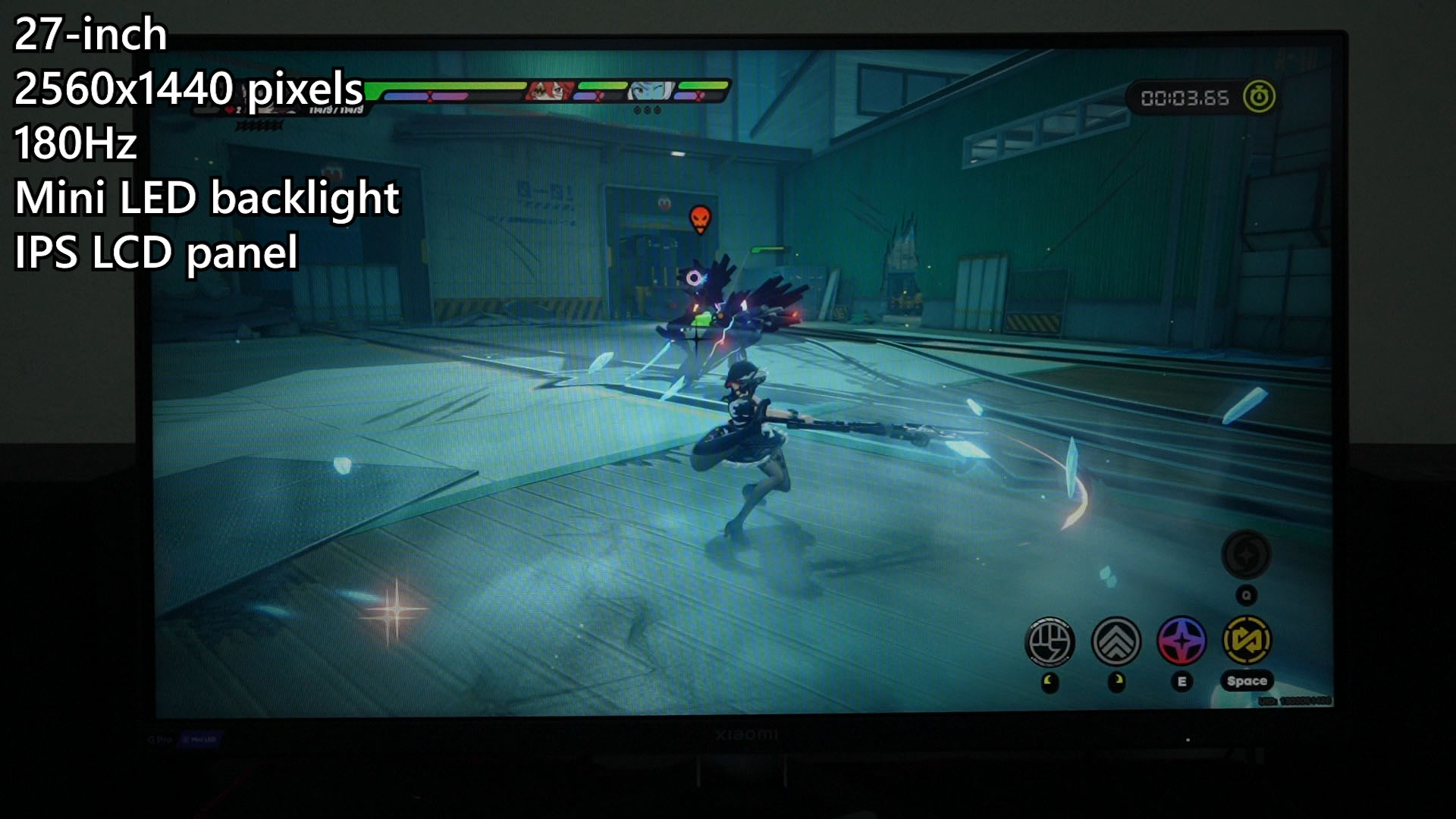
Task: Use the fist basic attack icon
Action: [1050, 642]
